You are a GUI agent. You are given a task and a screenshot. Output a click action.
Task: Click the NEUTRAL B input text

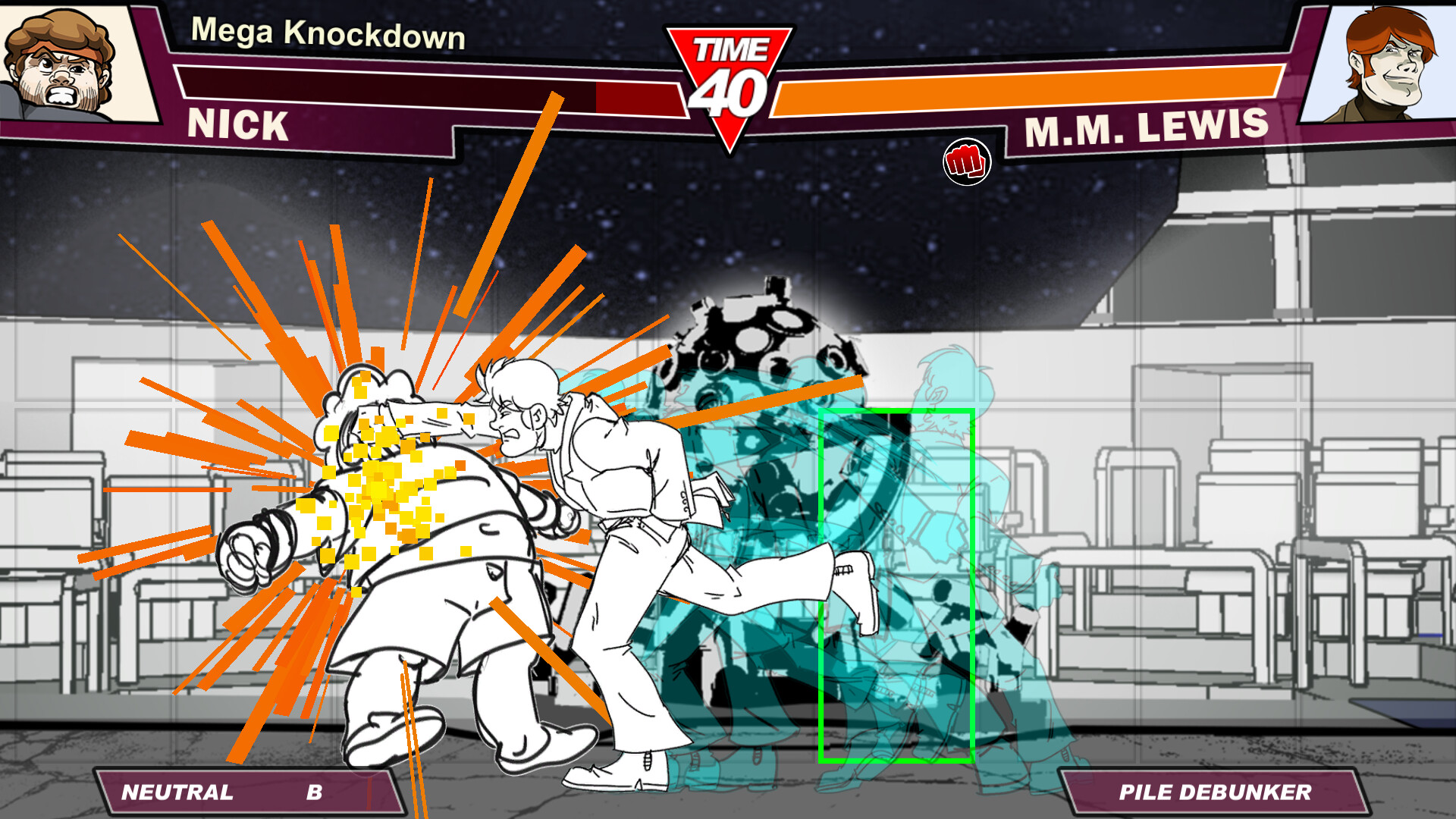(220, 792)
